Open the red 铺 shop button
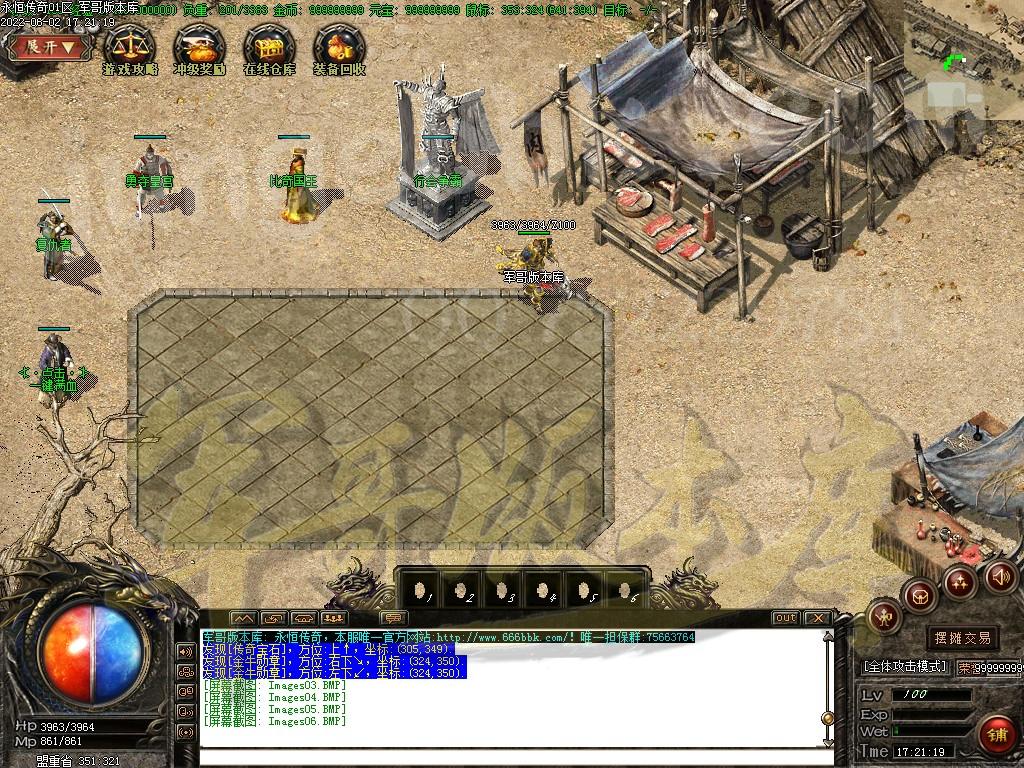 coord(997,734)
